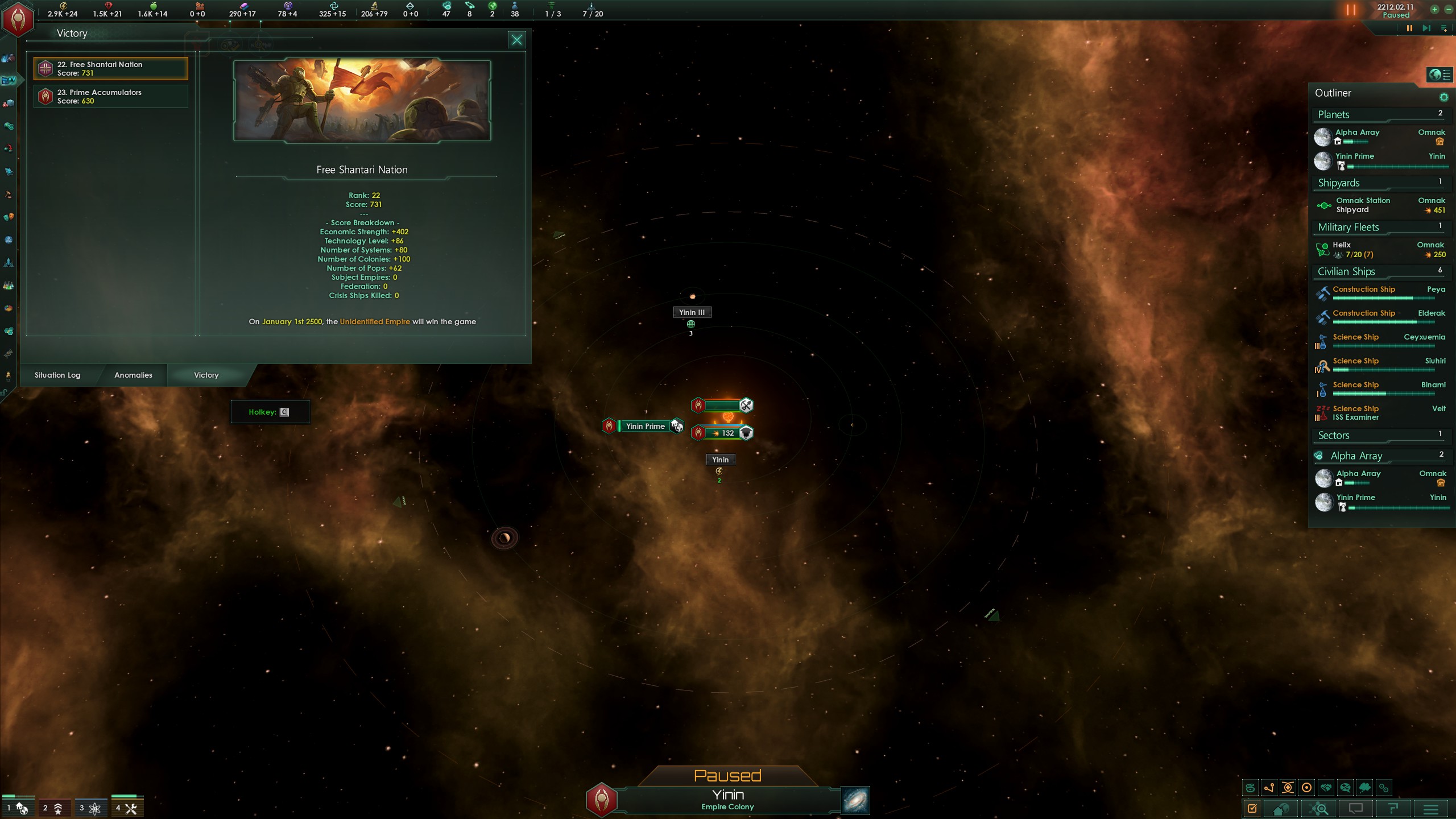
Task: Select control group 3 with atom icon
Action: coord(90,808)
